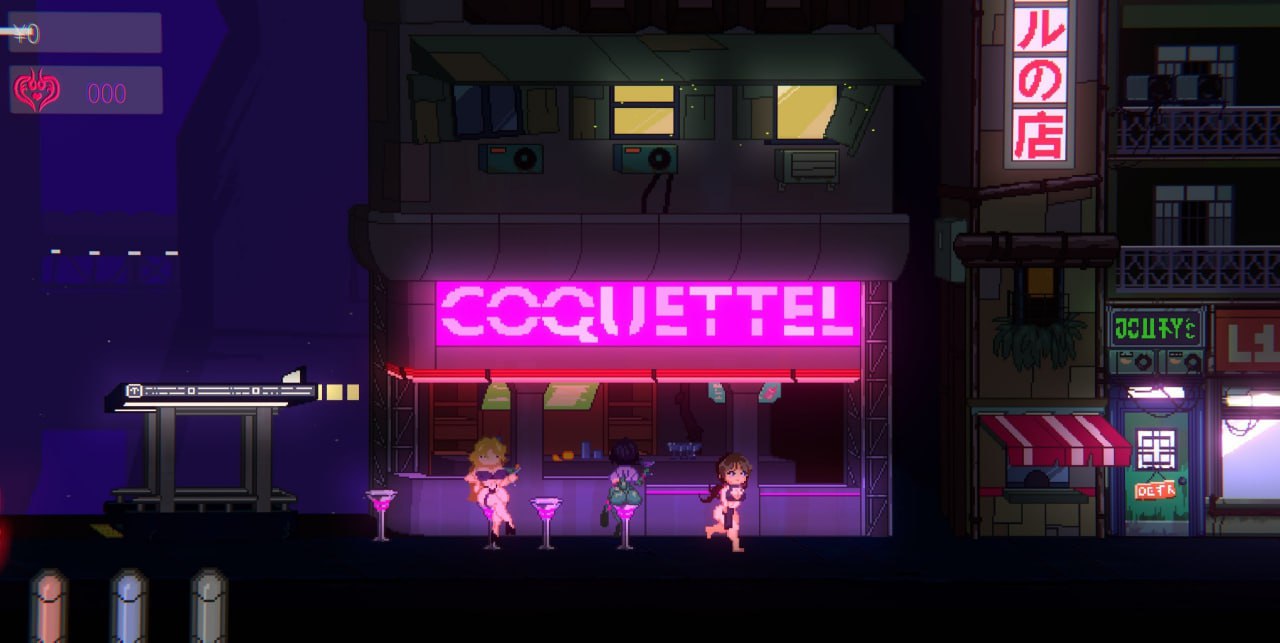The width and height of the screenshot is (1280, 643).
Task: Select the gray capsule slot
Action: tap(209, 606)
